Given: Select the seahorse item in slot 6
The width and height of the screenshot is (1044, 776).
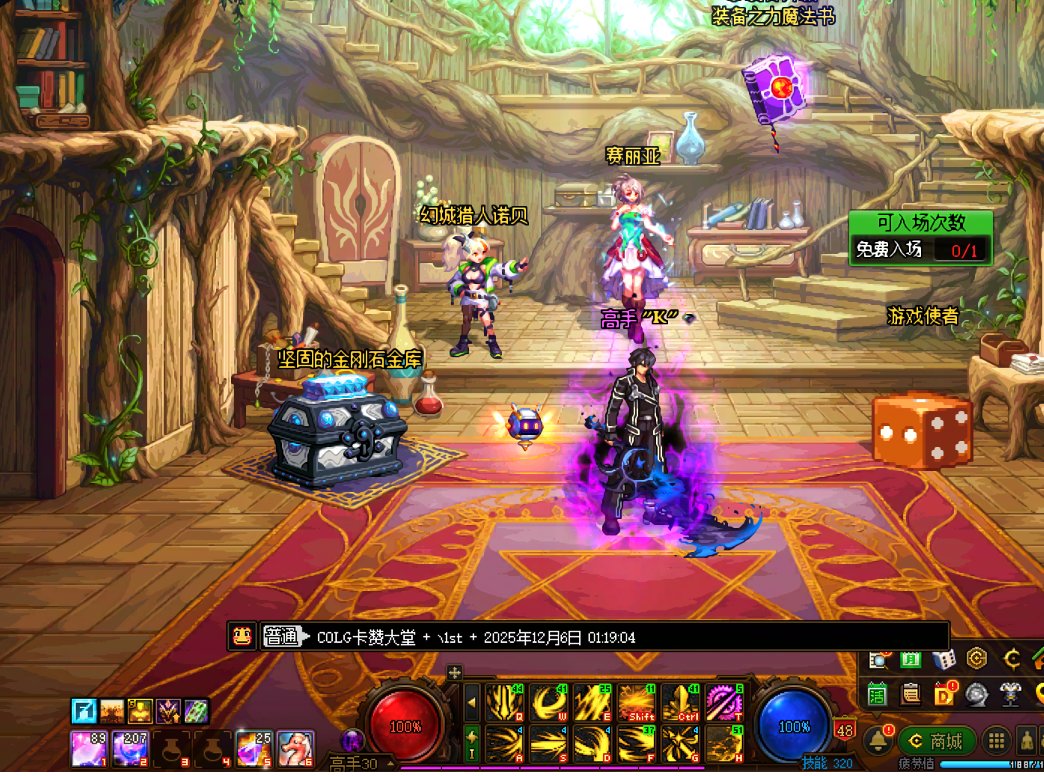Looking at the screenshot, I should point(295,748).
